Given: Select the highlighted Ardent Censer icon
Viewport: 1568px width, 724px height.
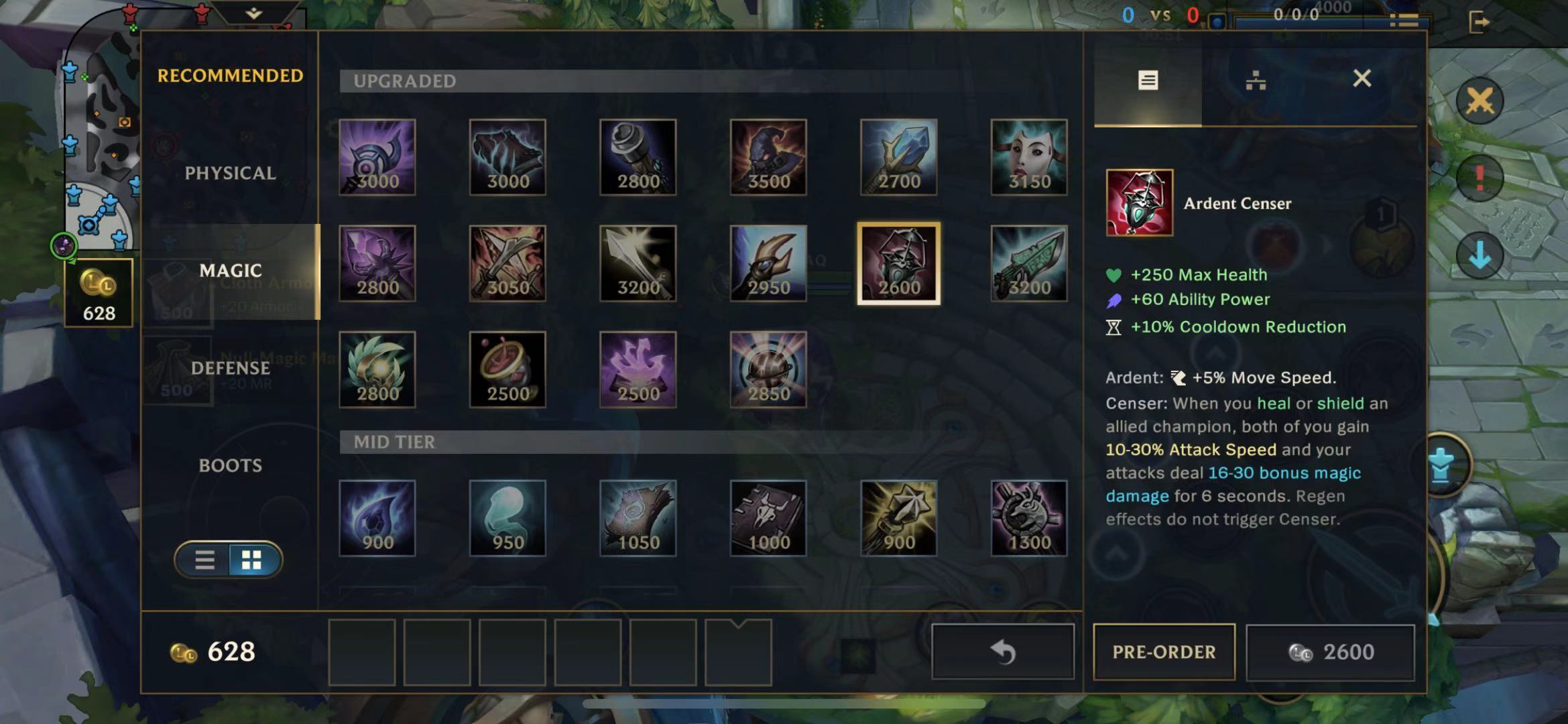Looking at the screenshot, I should [x=898, y=263].
